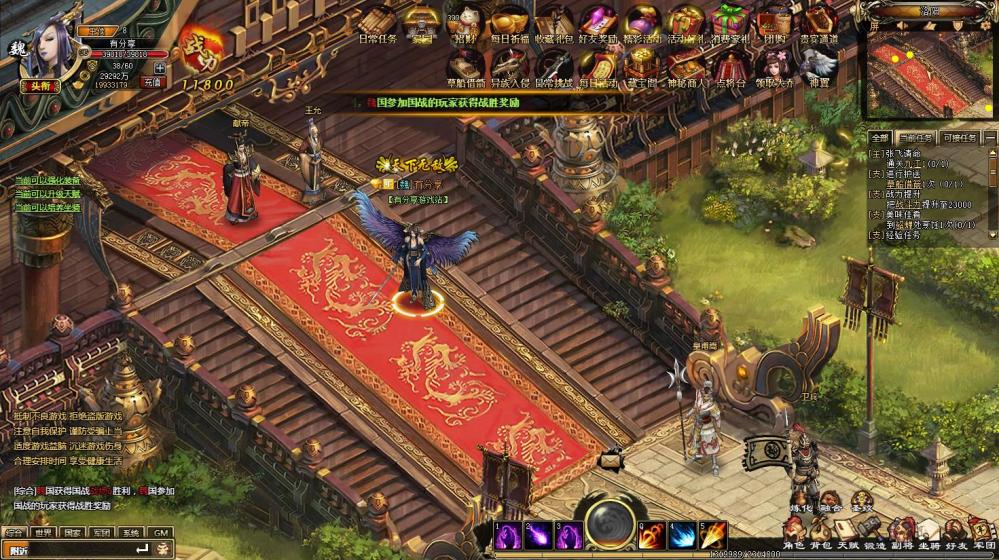999x560 pixels.
Task: Select the 全部 quest tracker tab
Action: coord(879,138)
